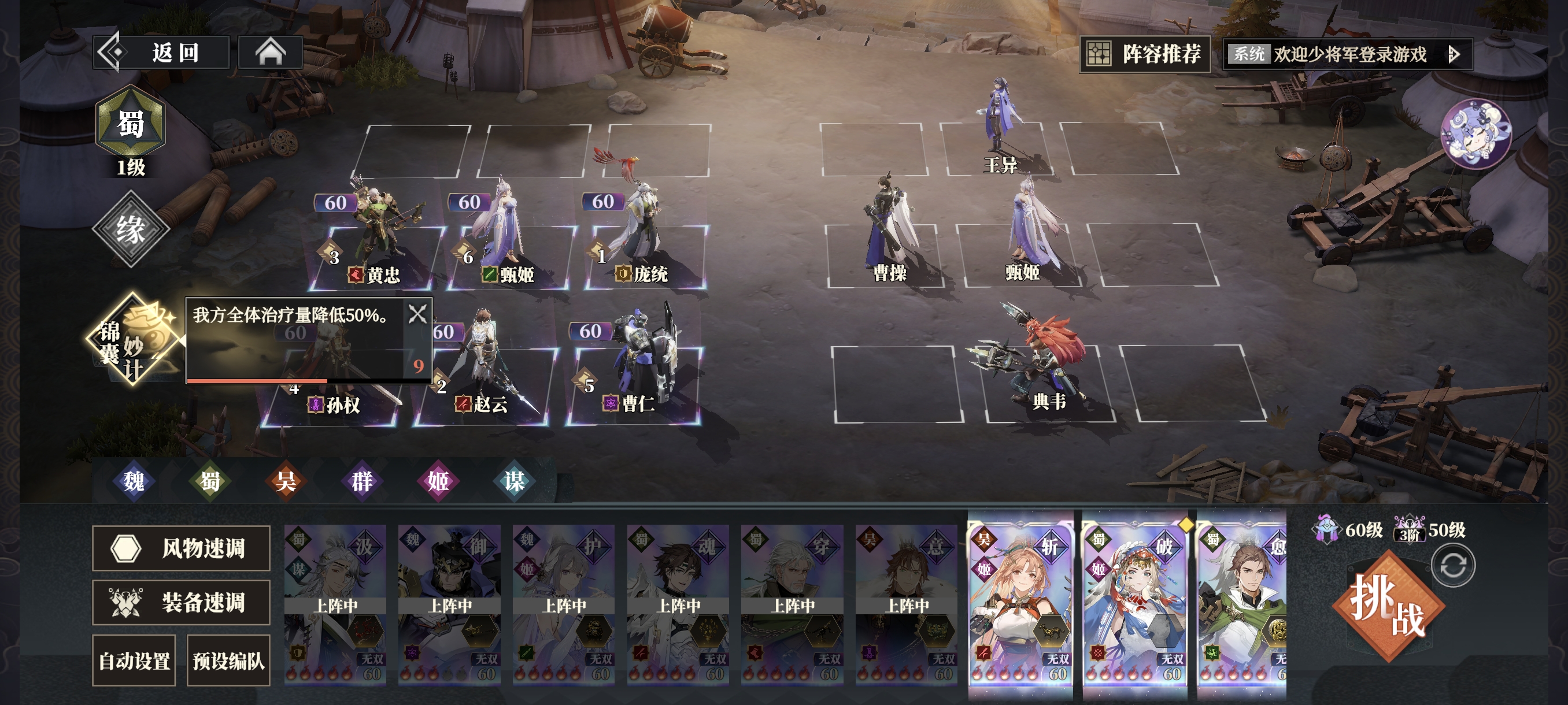Filter heroes by 群 faction
The height and width of the screenshot is (705, 1568).
coord(361,481)
